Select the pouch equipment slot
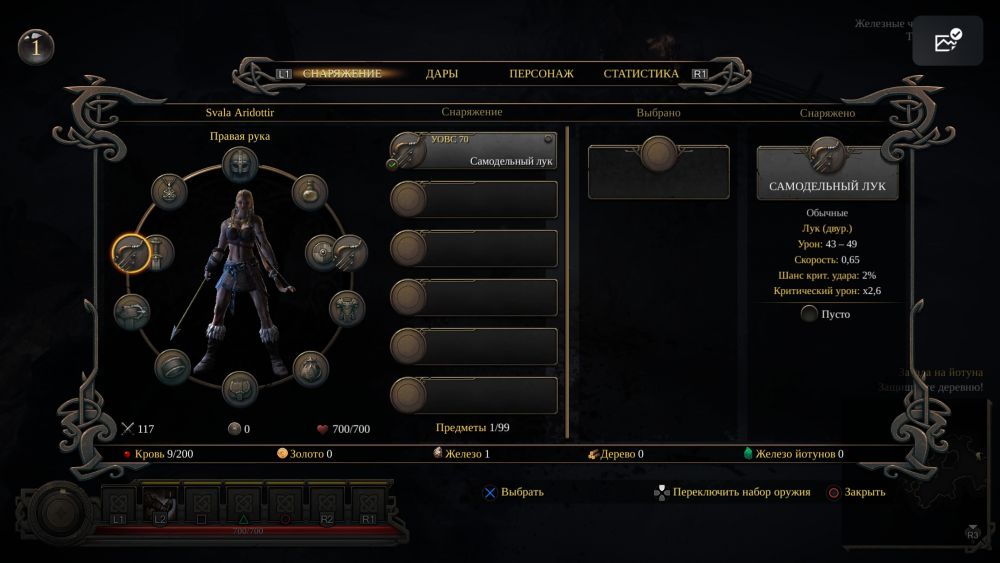The image size is (1000, 563). point(308,367)
